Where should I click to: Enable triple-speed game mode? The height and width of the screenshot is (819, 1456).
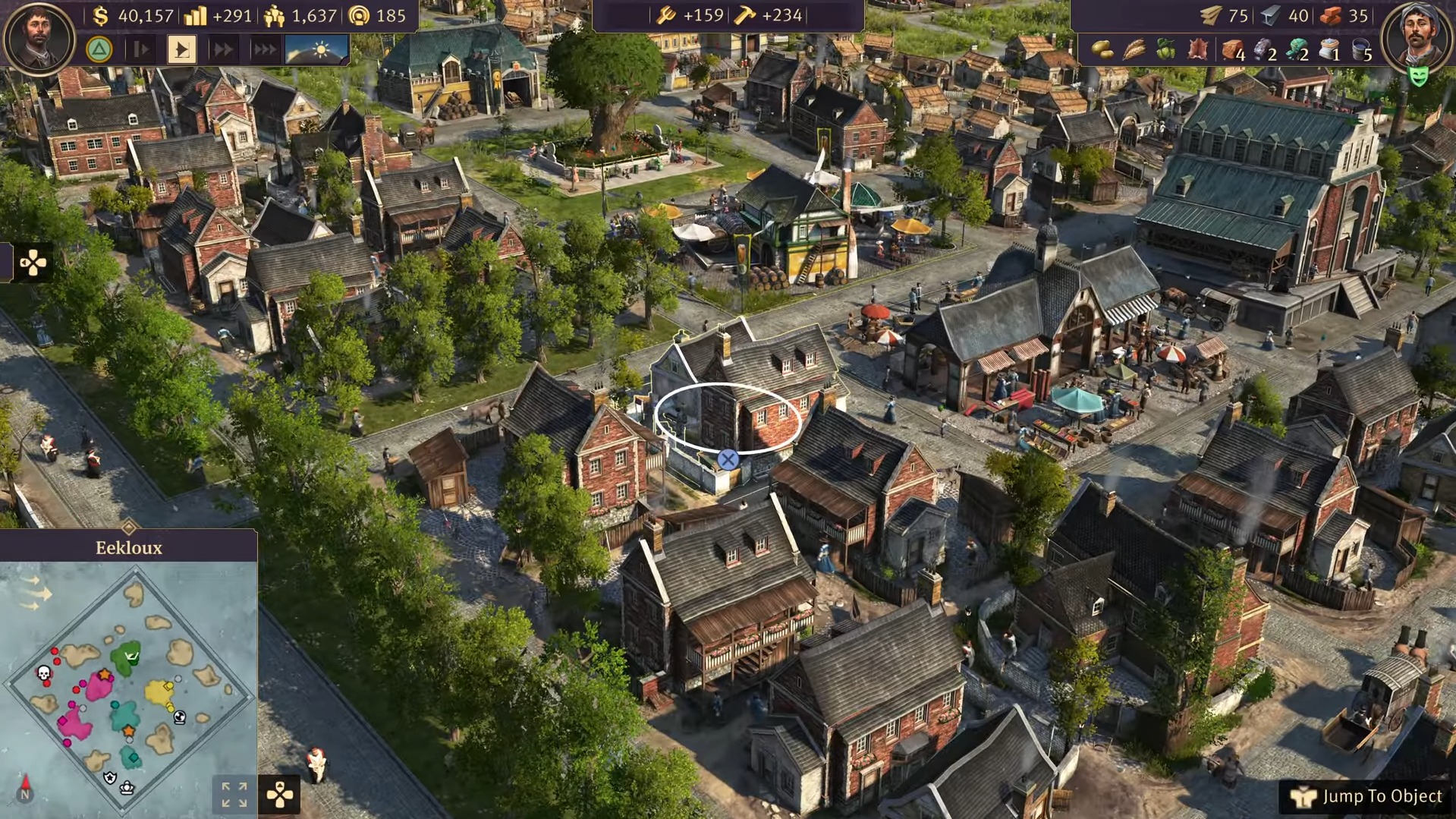click(263, 49)
